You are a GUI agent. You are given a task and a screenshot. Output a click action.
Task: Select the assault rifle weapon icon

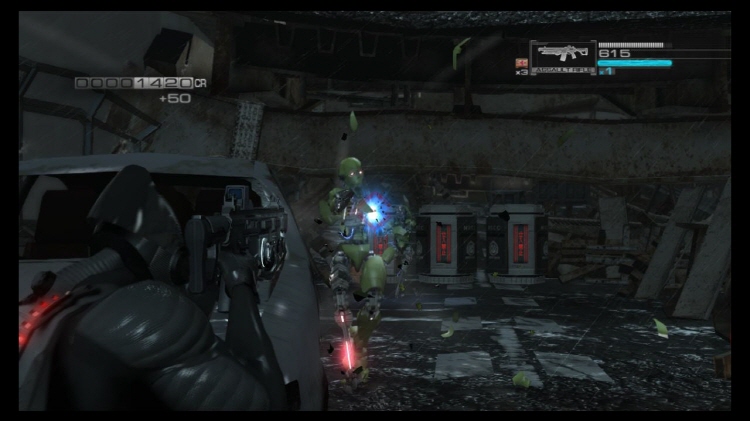coord(563,54)
